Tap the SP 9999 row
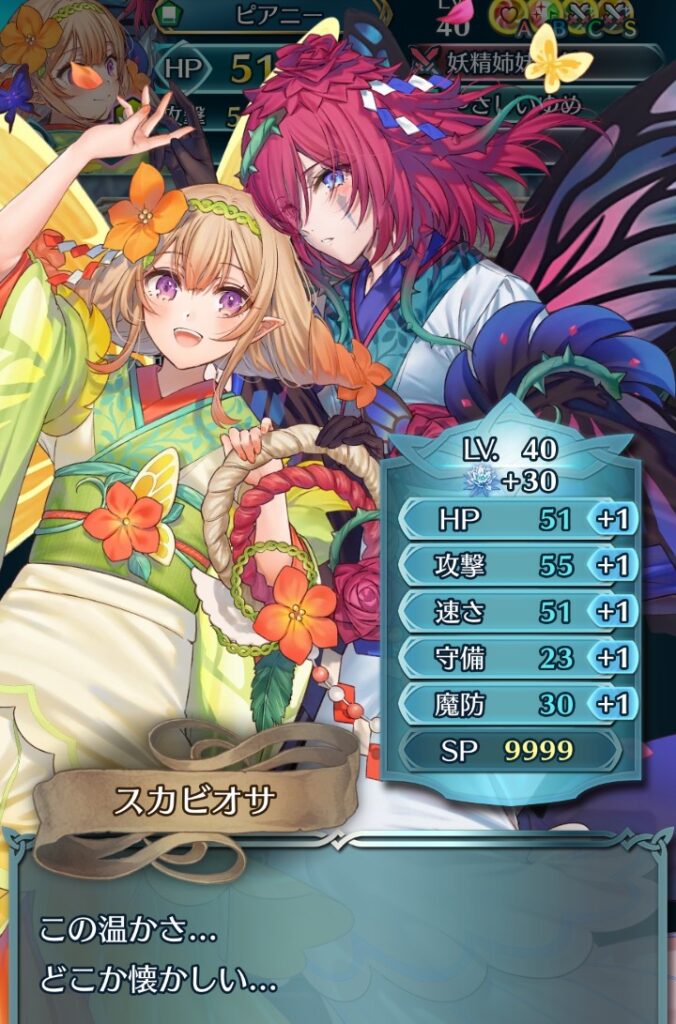Viewport: 676px width, 1024px height. [x=510, y=750]
